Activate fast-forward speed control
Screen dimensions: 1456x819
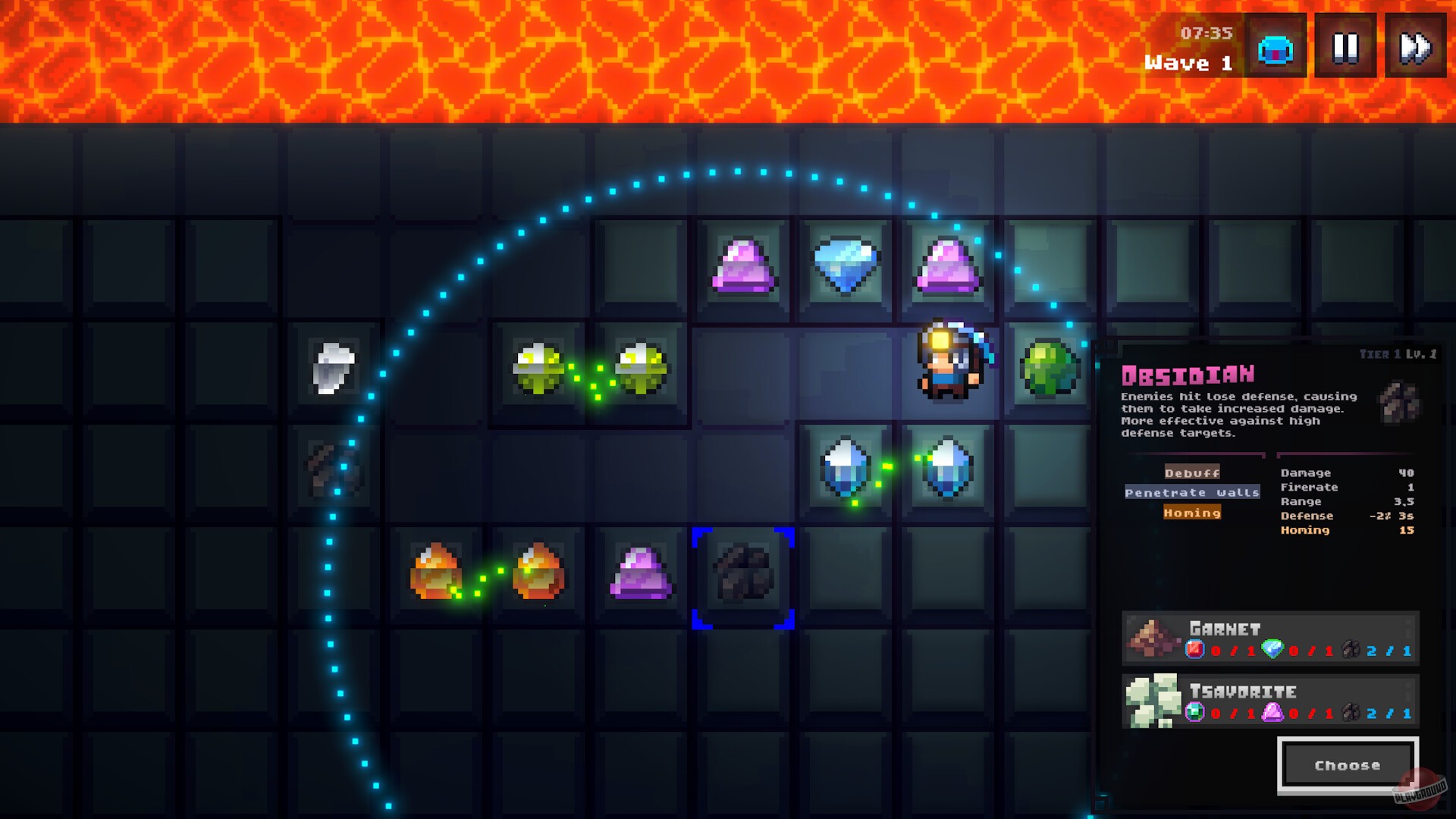(x=1415, y=47)
